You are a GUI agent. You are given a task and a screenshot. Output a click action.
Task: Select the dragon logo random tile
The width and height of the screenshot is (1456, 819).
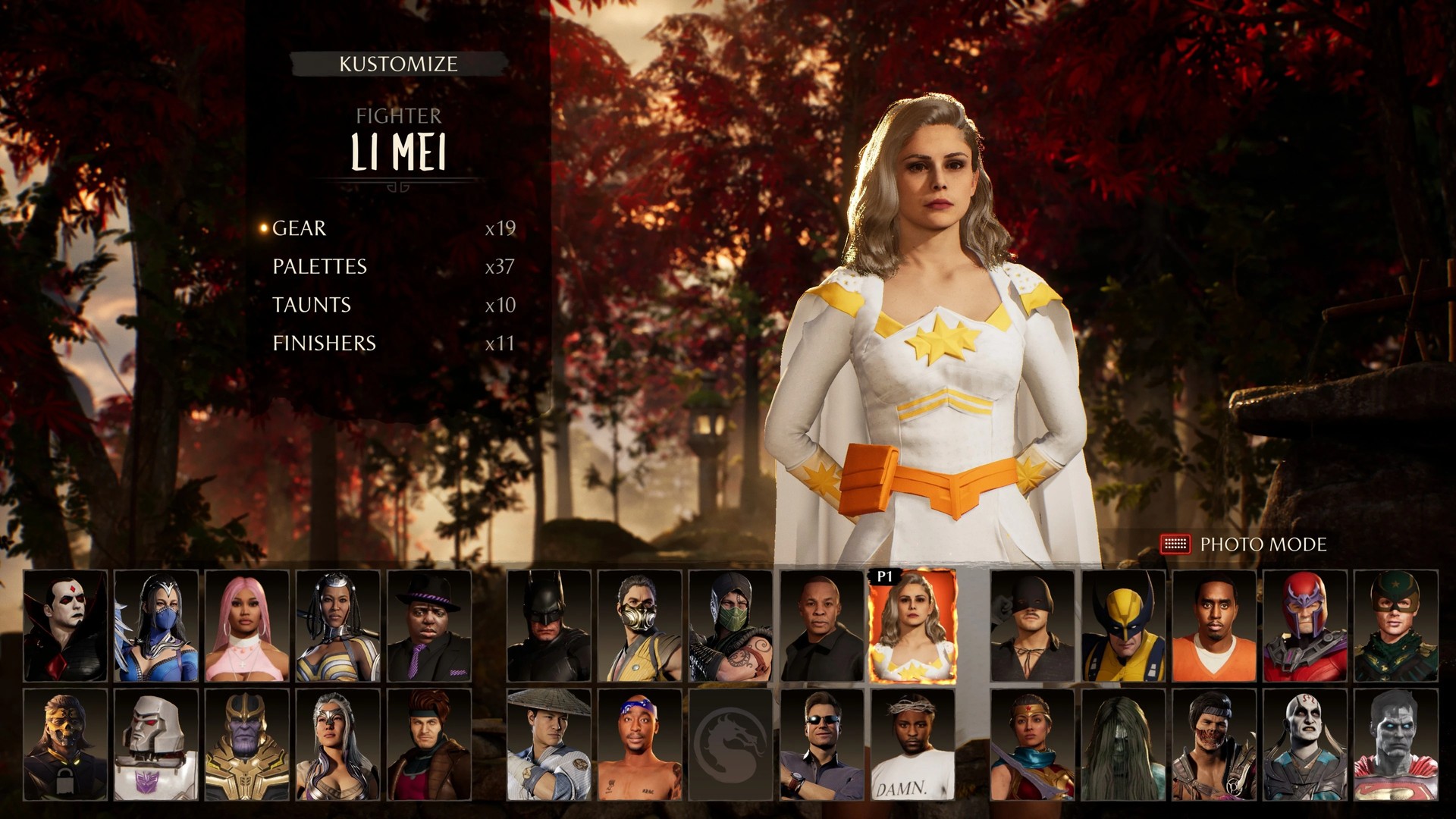[730, 745]
